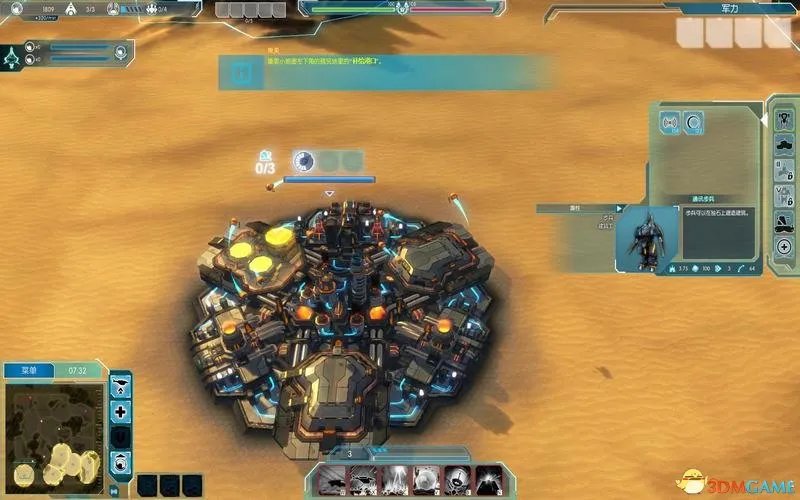Activate the flying ship ability icon
This screenshot has height=500, width=800.
pos(332,479)
